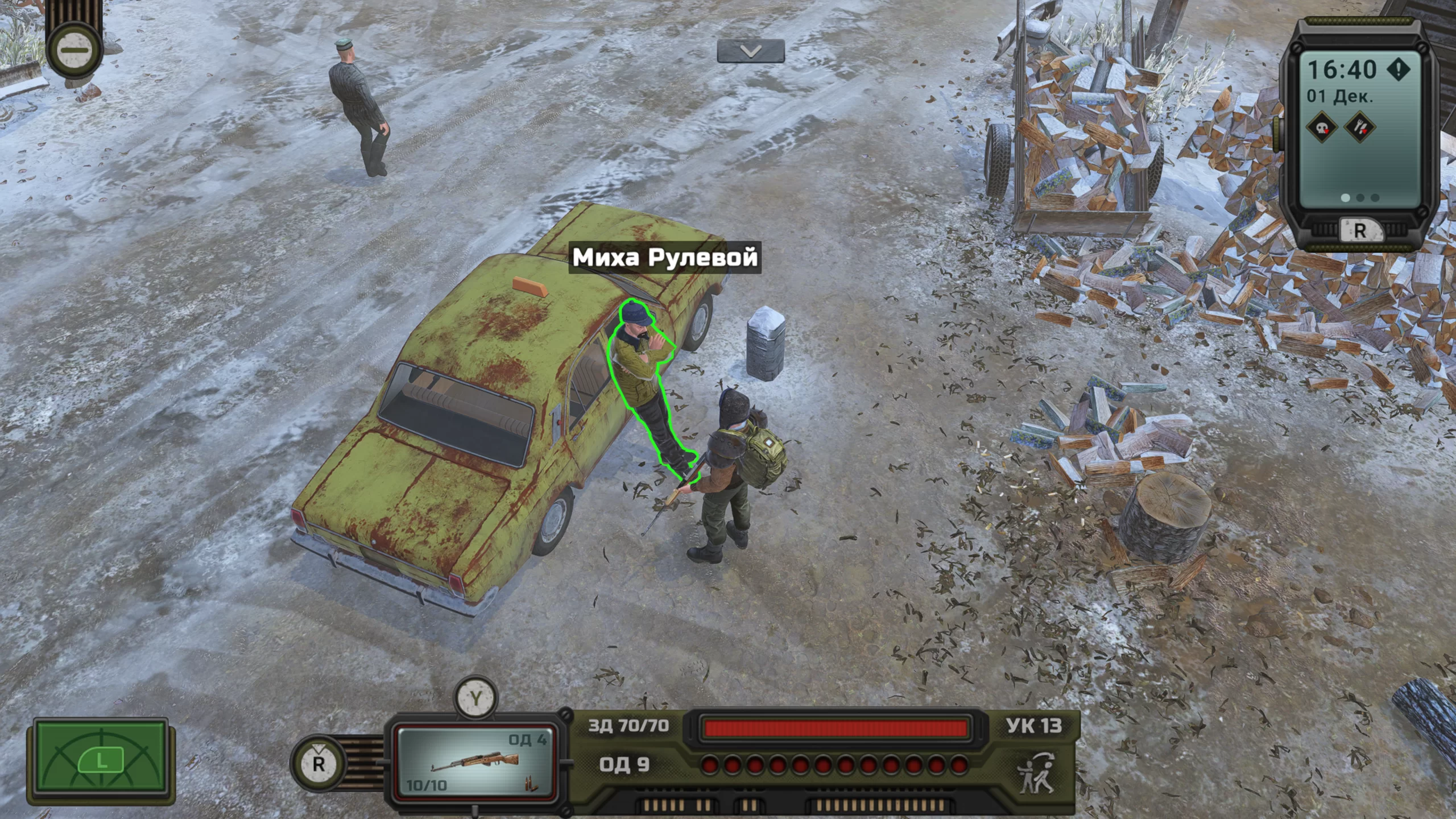Check the fork and knife hunger icon

1359,127
